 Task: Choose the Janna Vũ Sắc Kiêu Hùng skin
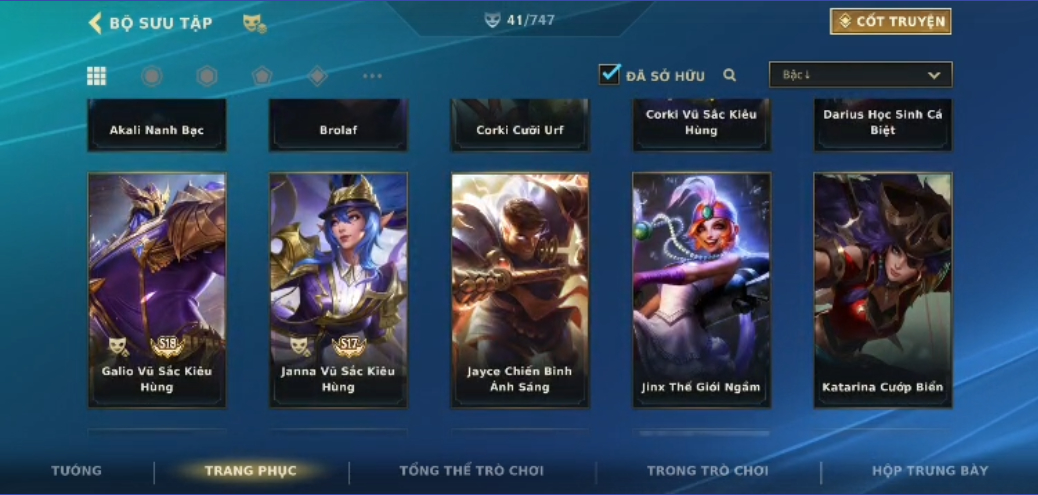pyautogui.click(x=338, y=290)
